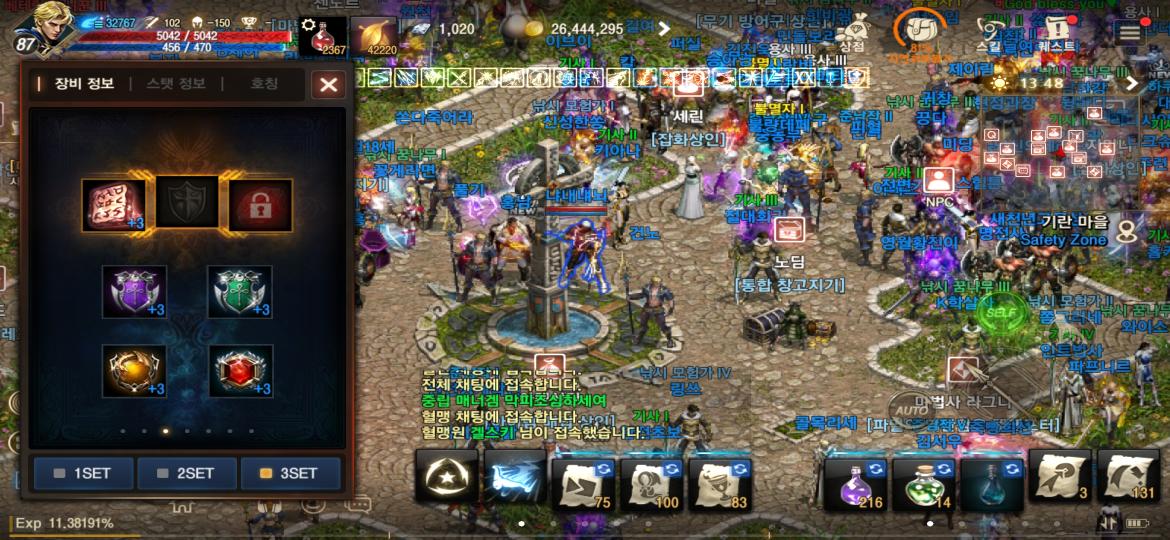This screenshot has height=540, width=1170.
Task: Select the purple shield emblem slot
Action: pos(134,291)
